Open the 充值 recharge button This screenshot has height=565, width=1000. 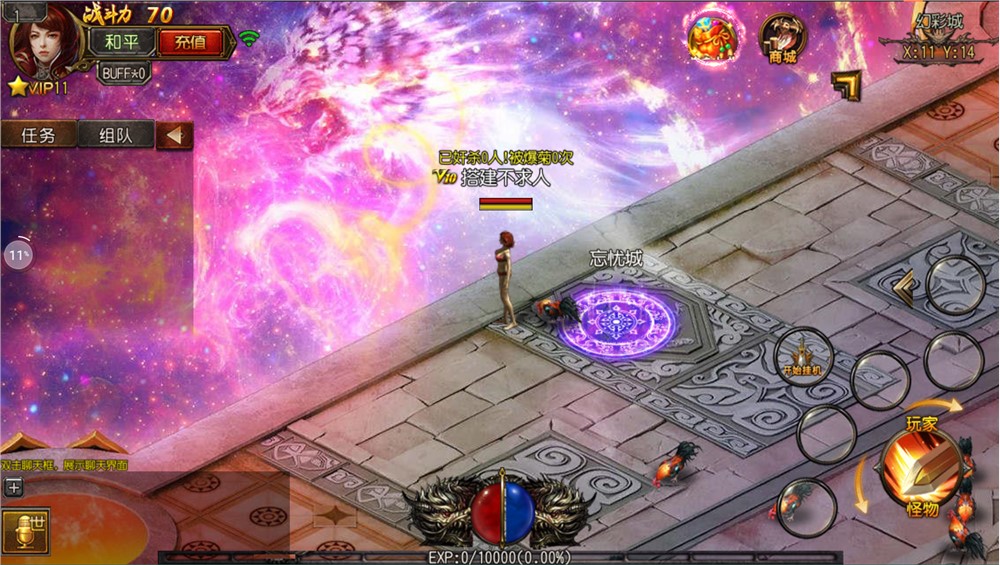click(x=190, y=42)
